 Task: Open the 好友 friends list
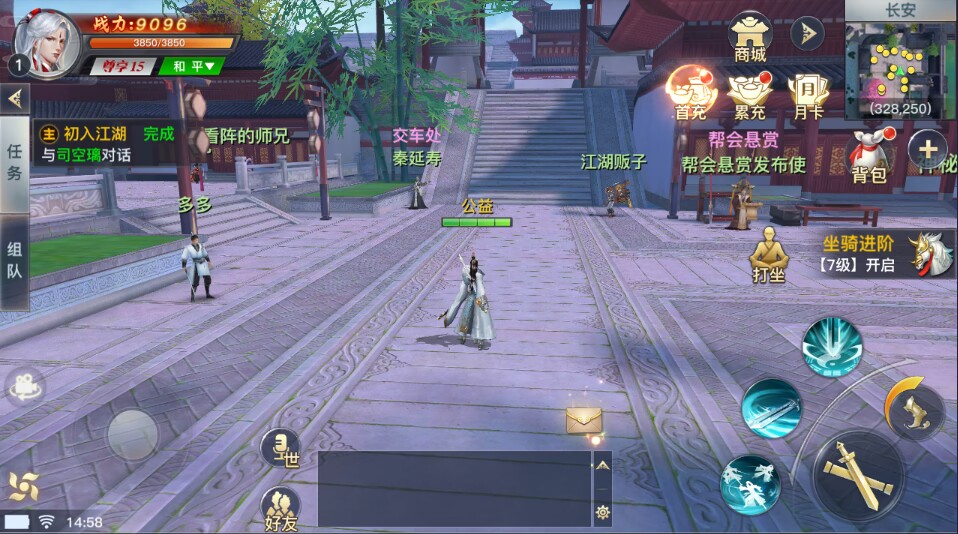281,506
